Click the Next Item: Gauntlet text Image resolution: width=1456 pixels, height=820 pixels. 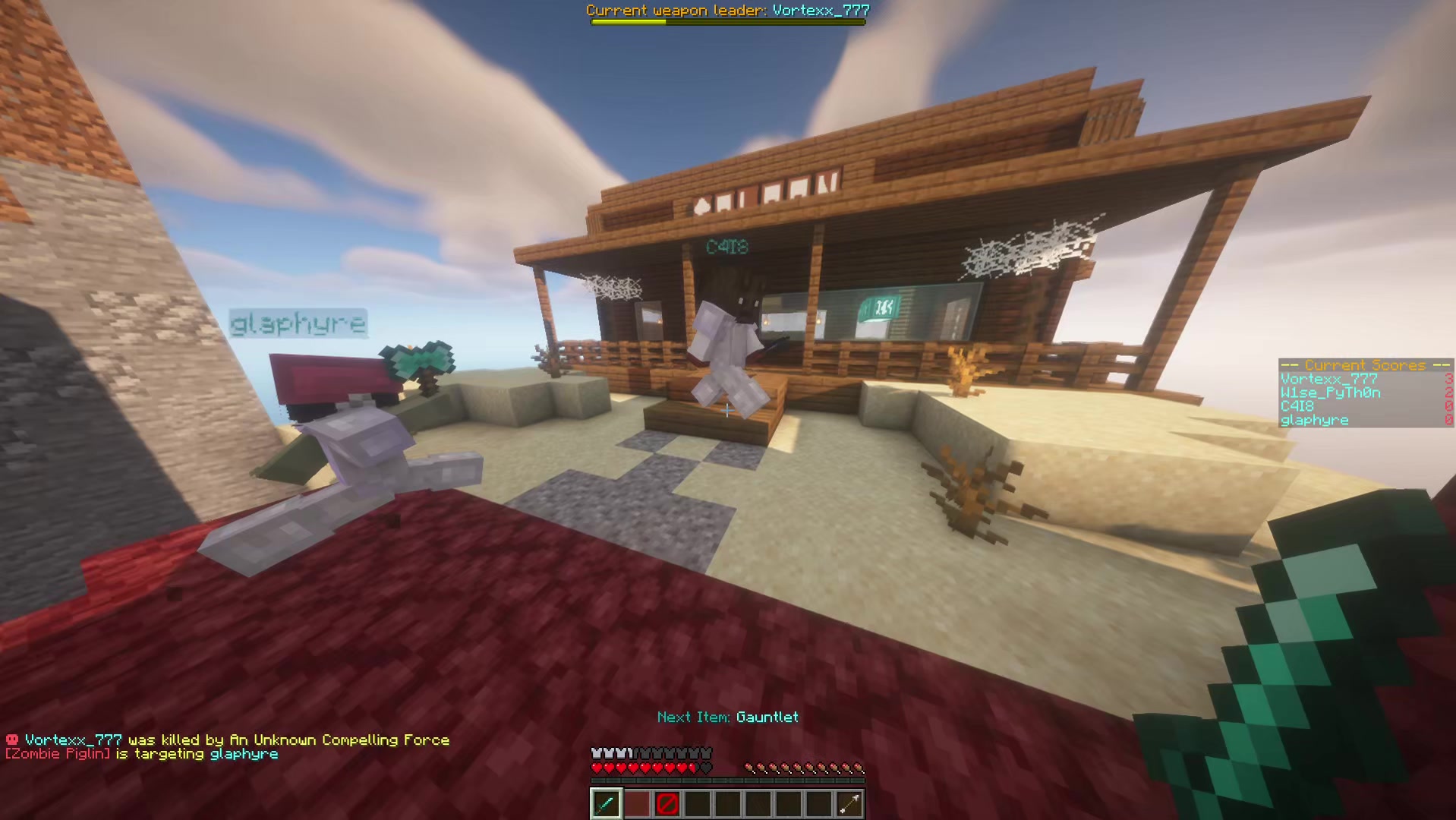coord(727,717)
